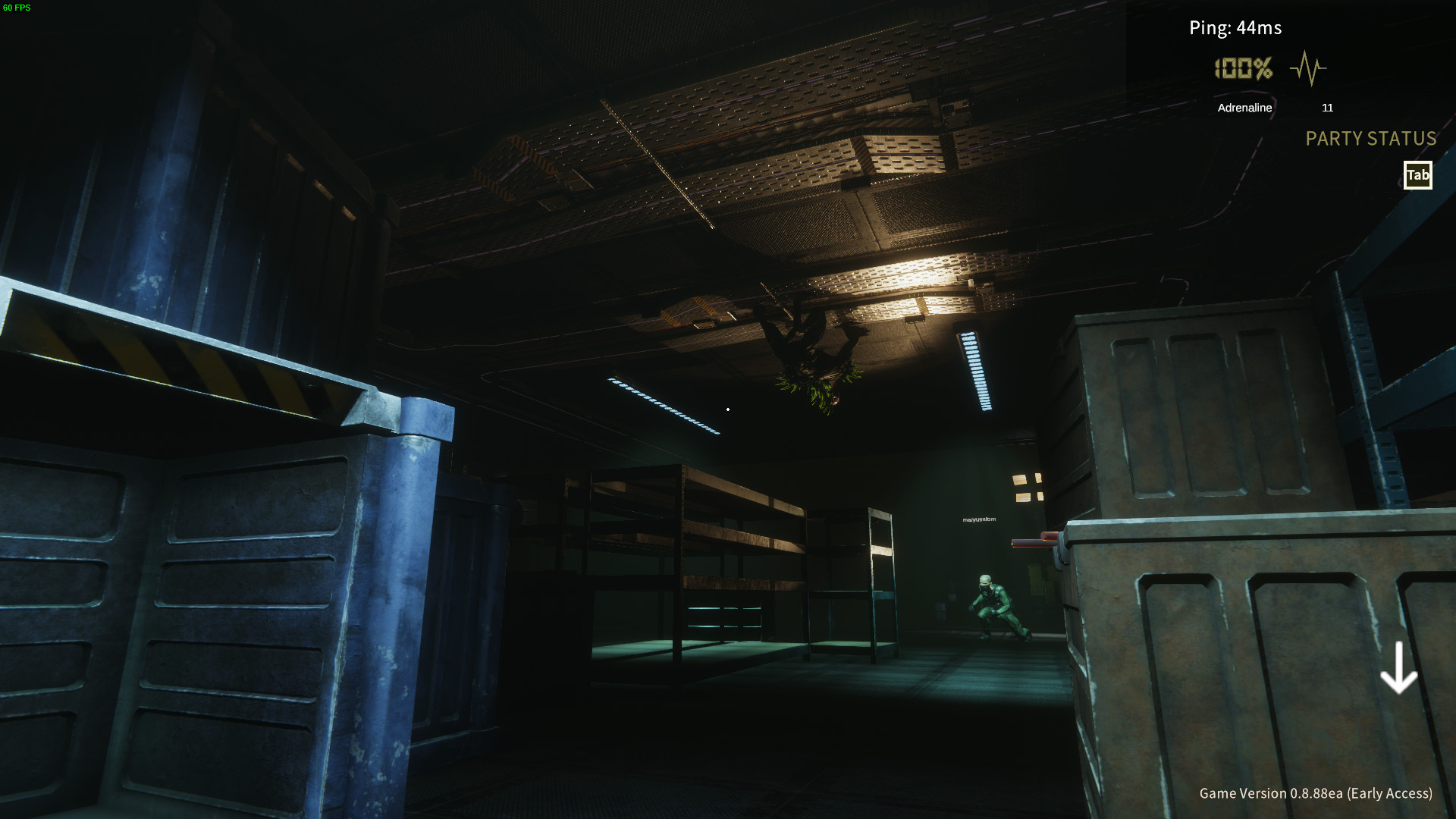Screen dimensions: 1456x819
Task: Click the Adrenaline status icon row
Action: (x=1245, y=108)
